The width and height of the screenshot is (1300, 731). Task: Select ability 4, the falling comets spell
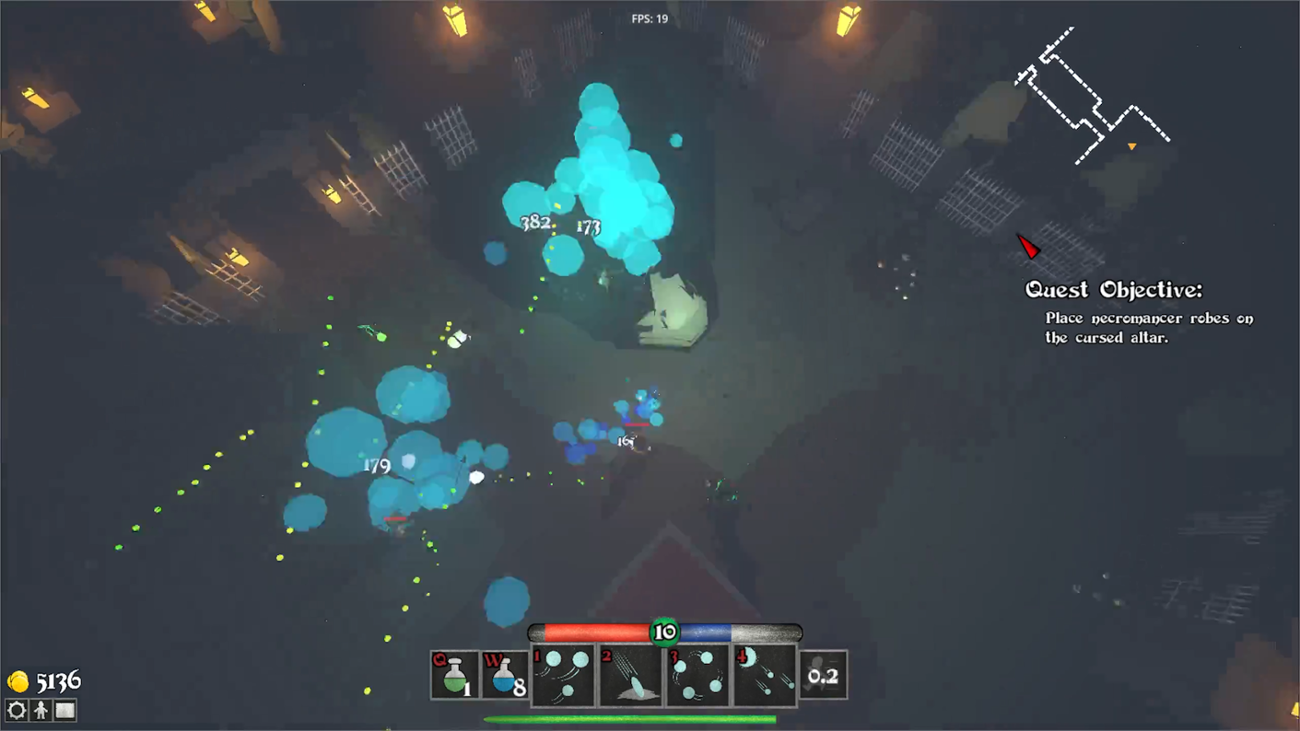tap(765, 676)
